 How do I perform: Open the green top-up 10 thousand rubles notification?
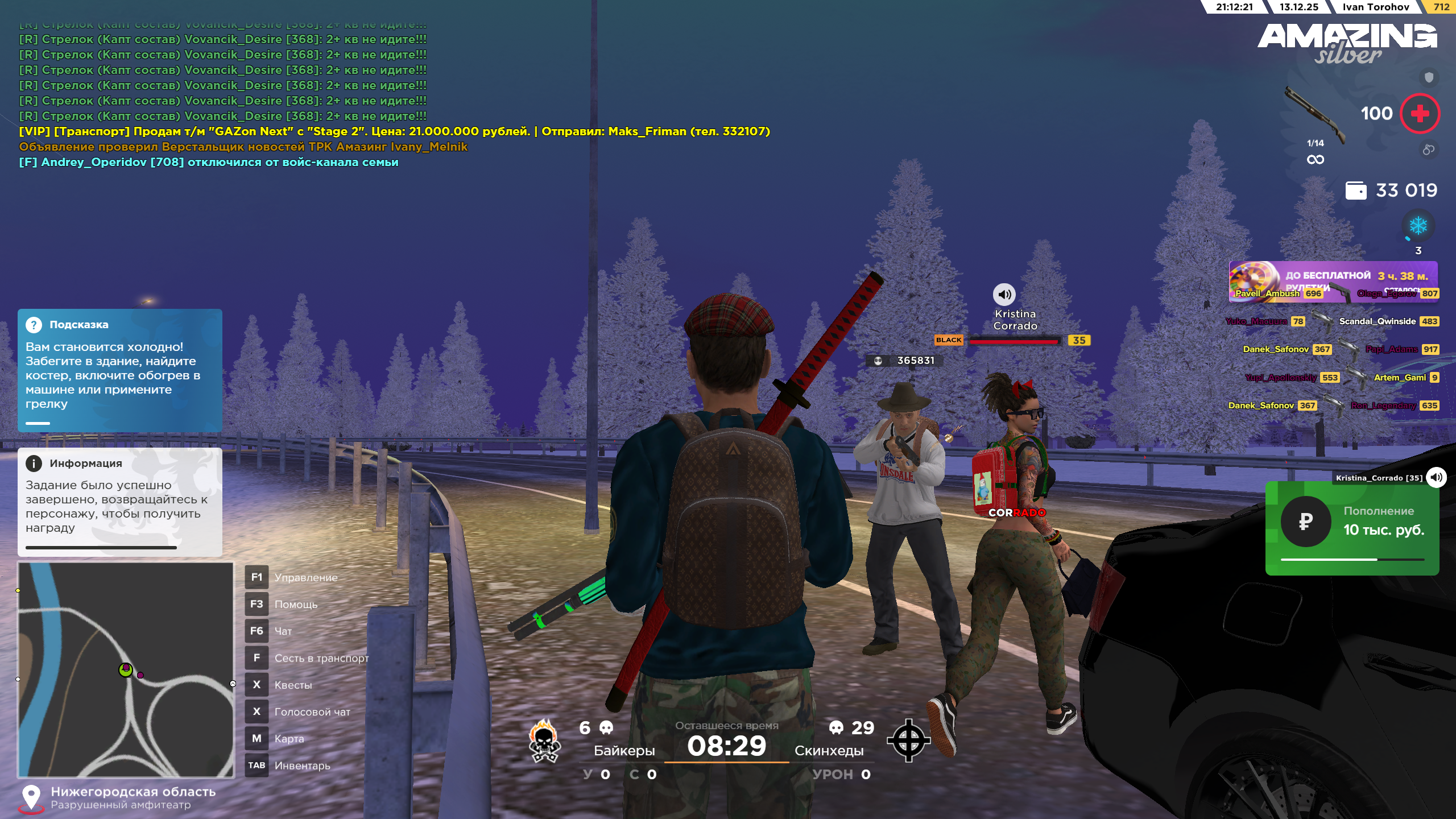[x=1352, y=528]
